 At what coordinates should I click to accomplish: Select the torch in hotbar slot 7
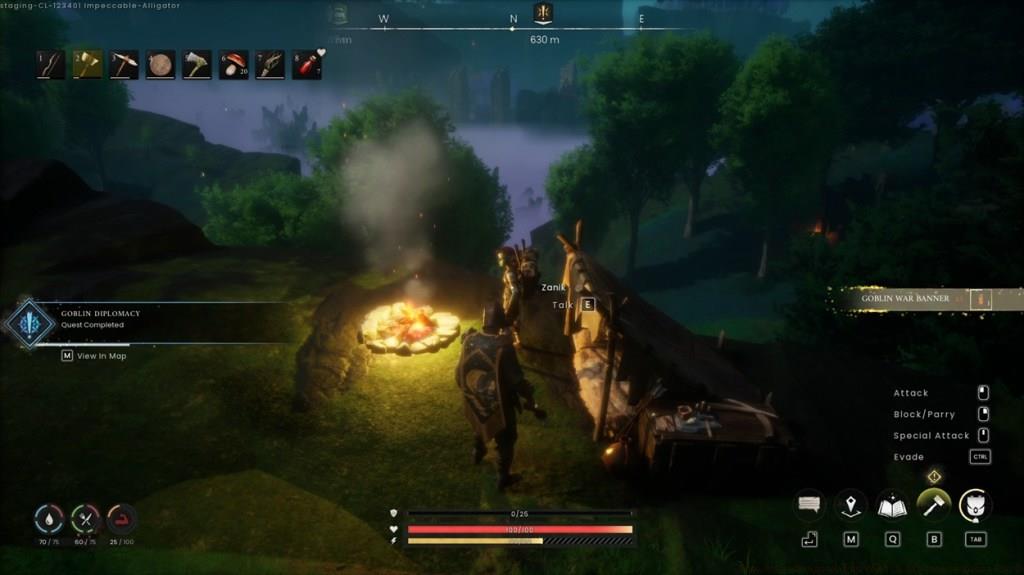point(270,65)
